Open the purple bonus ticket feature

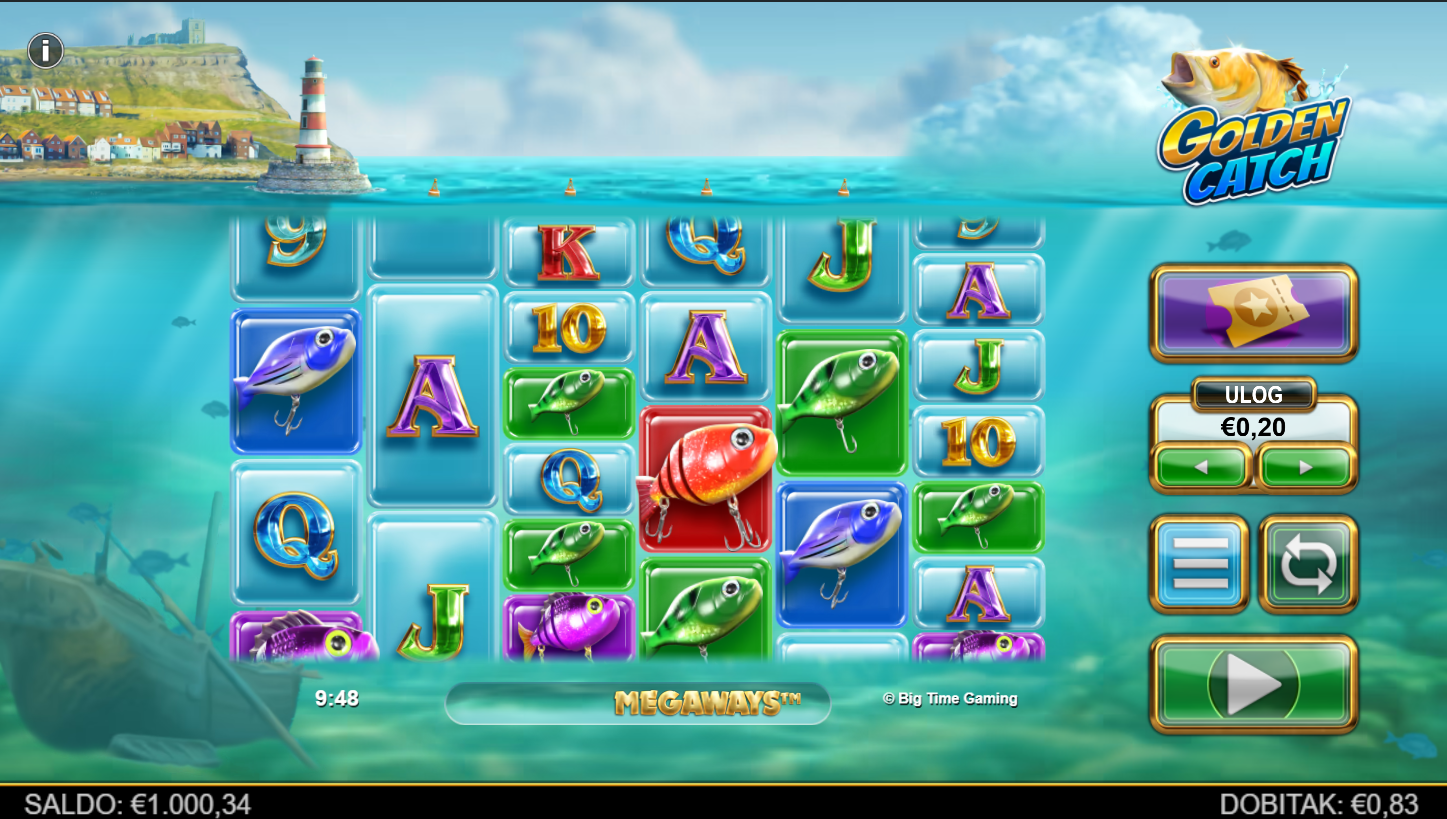[1253, 312]
